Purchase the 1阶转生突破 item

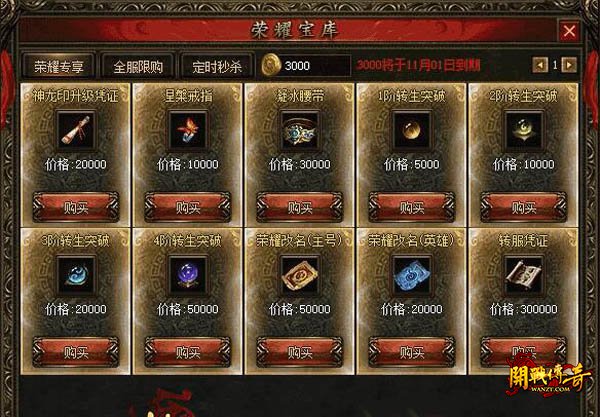click(411, 206)
